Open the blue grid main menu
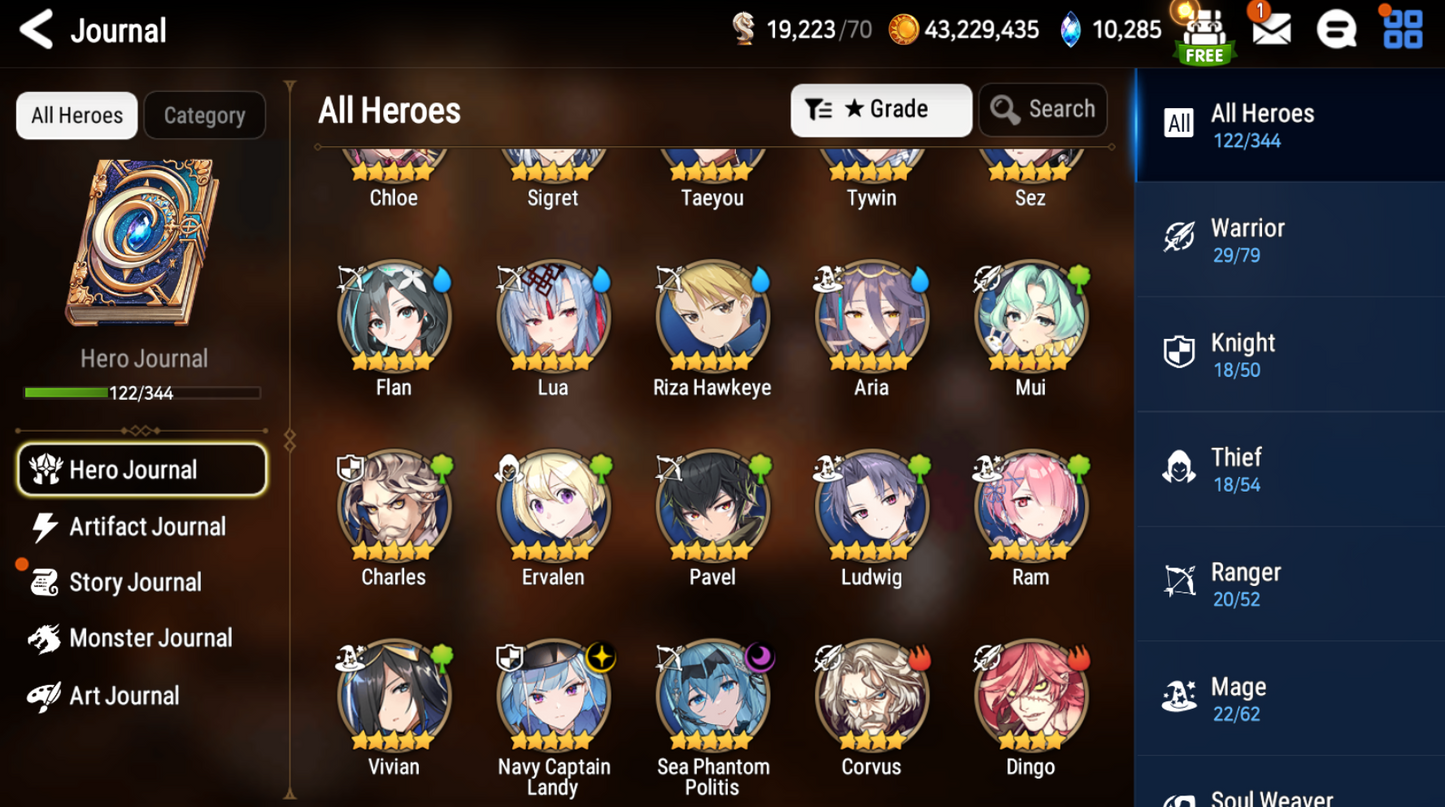 click(x=1402, y=30)
